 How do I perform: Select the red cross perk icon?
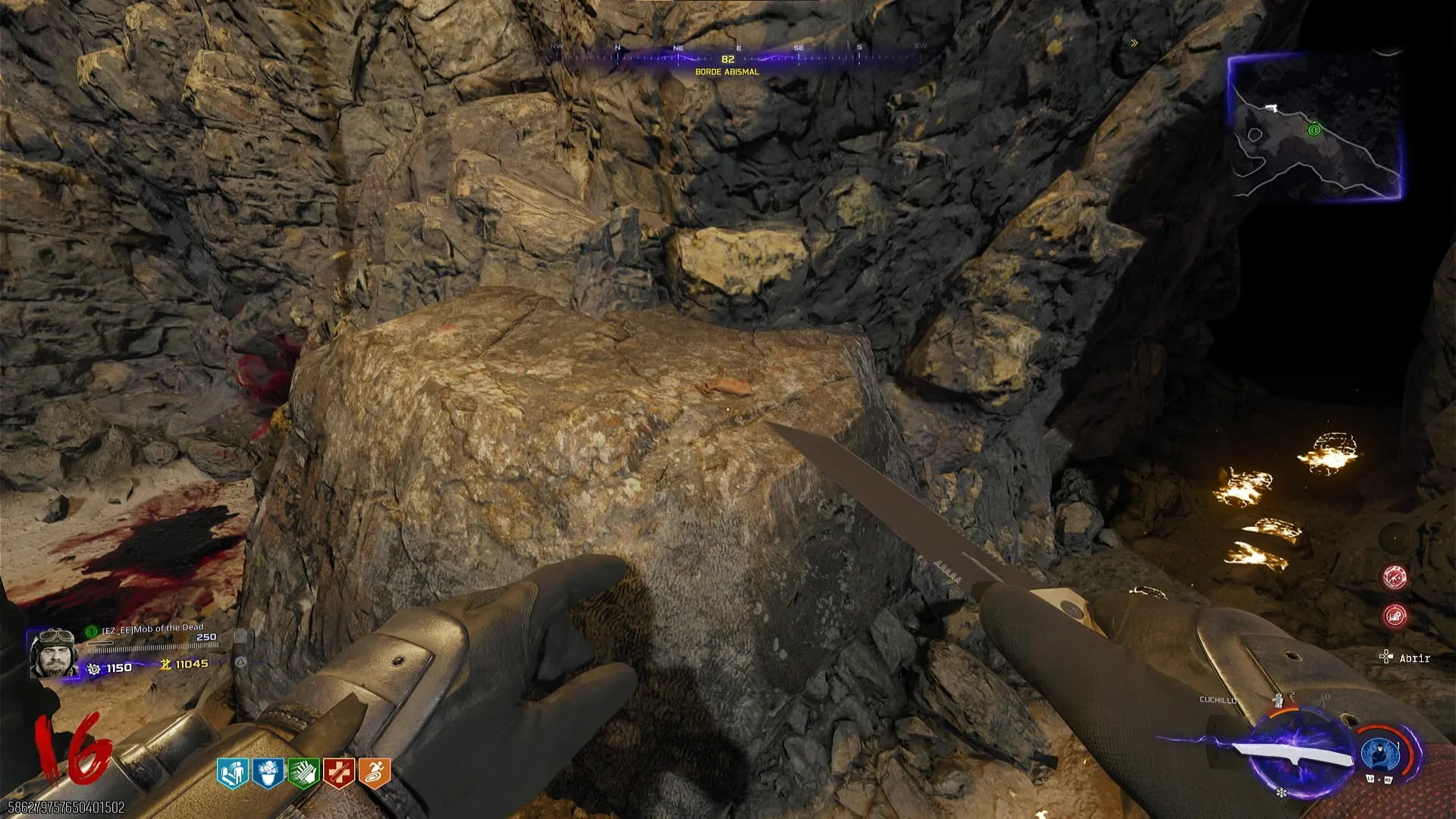pyautogui.click(x=339, y=773)
